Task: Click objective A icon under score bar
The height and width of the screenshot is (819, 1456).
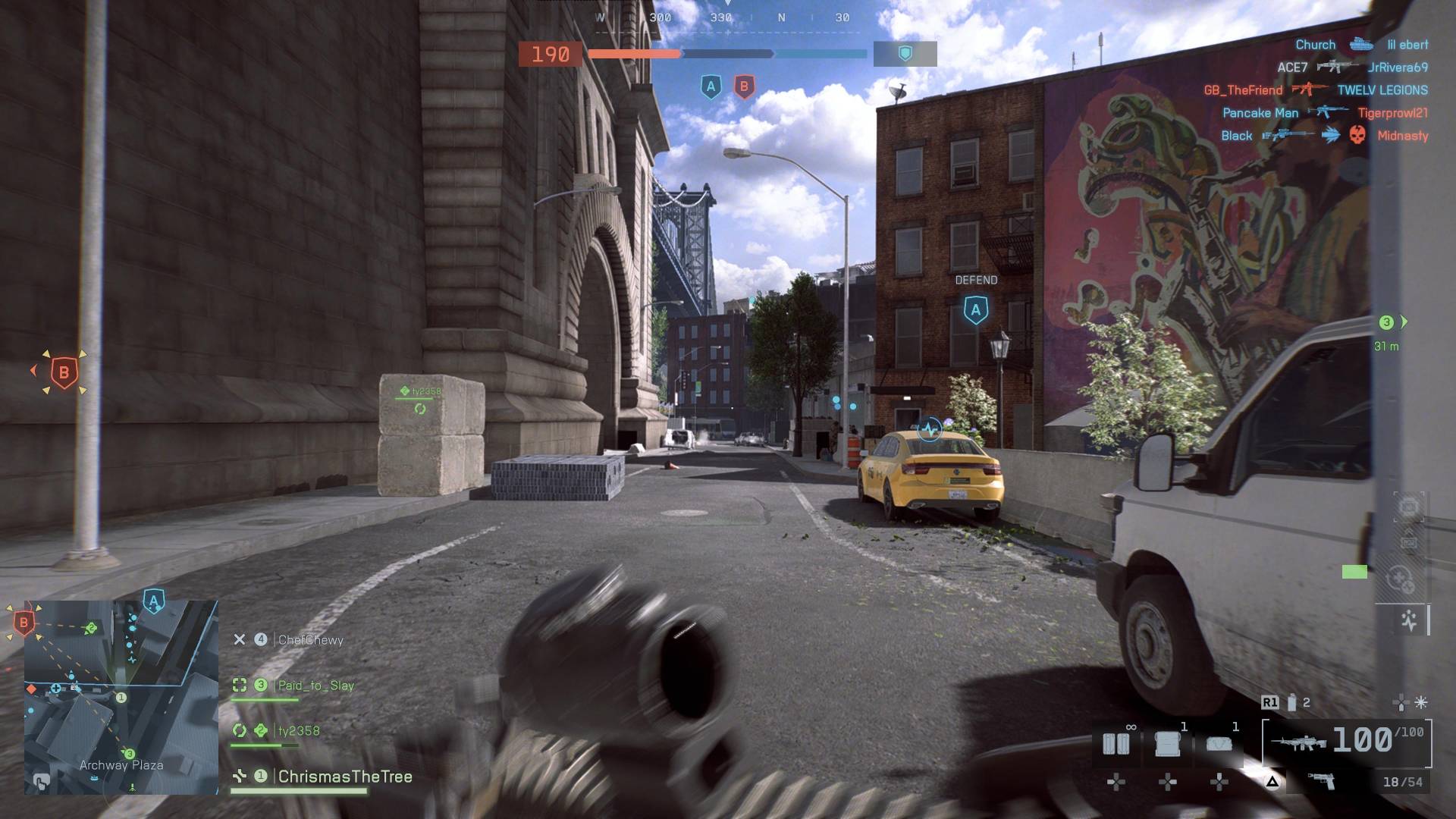Action: pos(711,87)
